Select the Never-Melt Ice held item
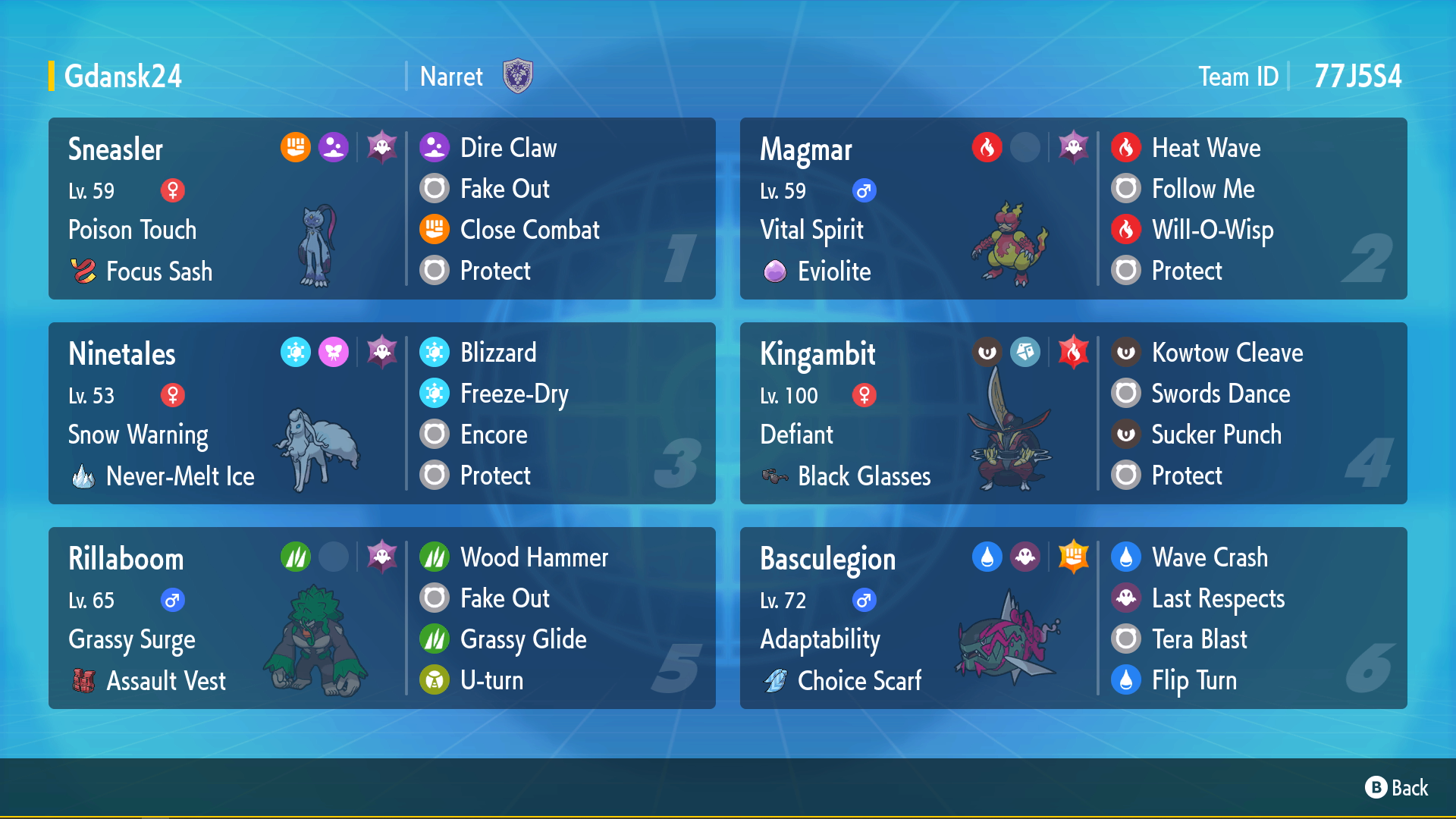 tap(180, 476)
